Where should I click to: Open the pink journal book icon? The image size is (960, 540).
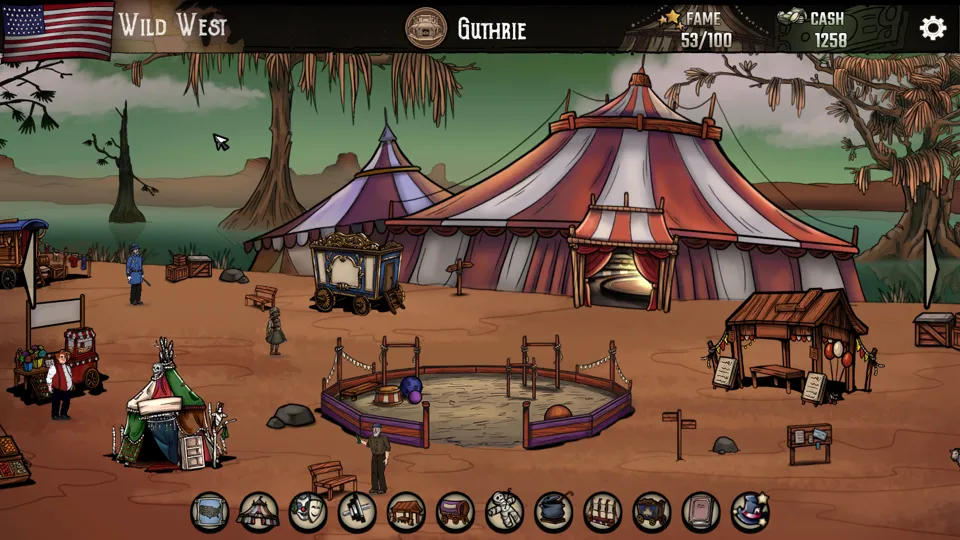tap(700, 512)
